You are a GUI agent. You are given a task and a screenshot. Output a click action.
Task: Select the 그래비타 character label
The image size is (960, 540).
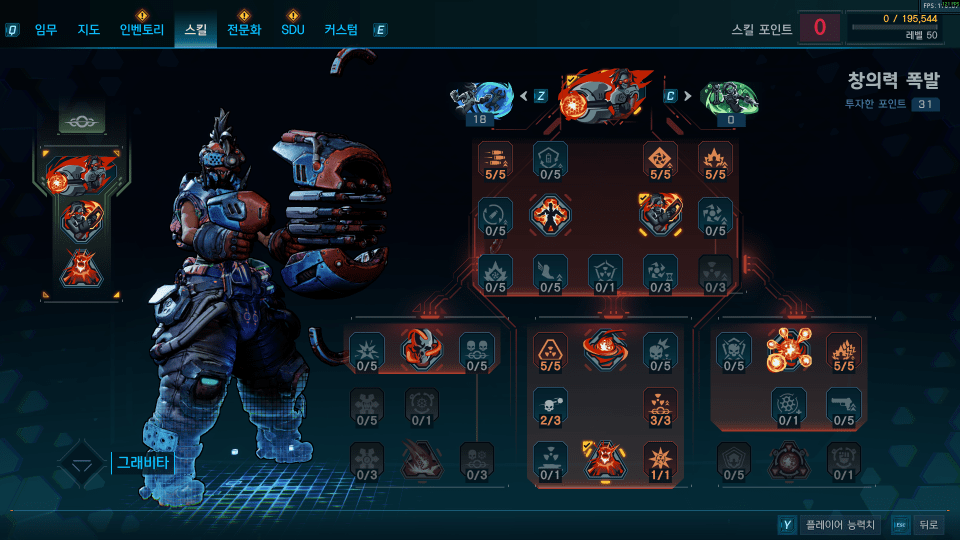tap(143, 463)
